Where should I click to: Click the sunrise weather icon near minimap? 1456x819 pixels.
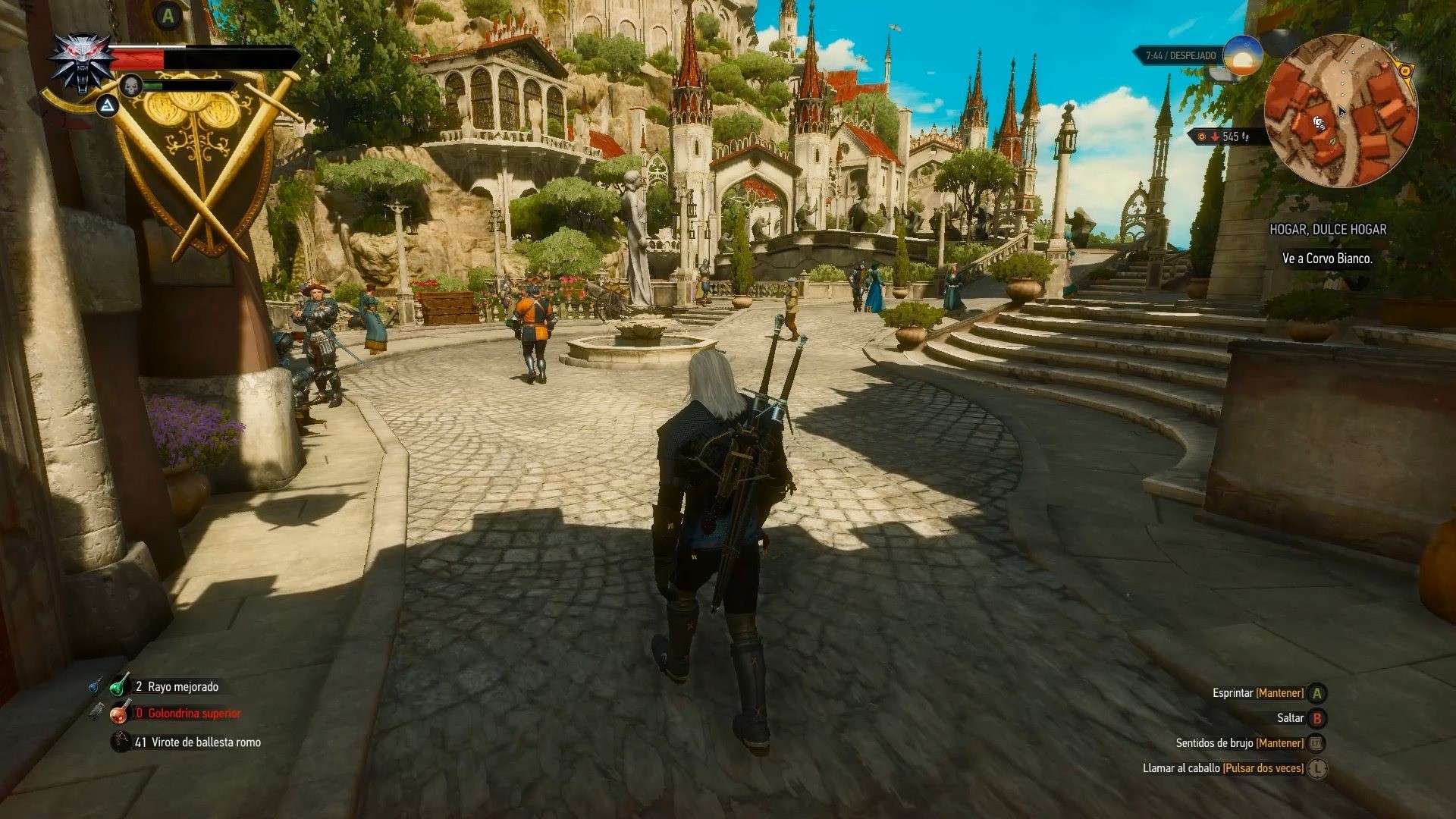click(1243, 57)
